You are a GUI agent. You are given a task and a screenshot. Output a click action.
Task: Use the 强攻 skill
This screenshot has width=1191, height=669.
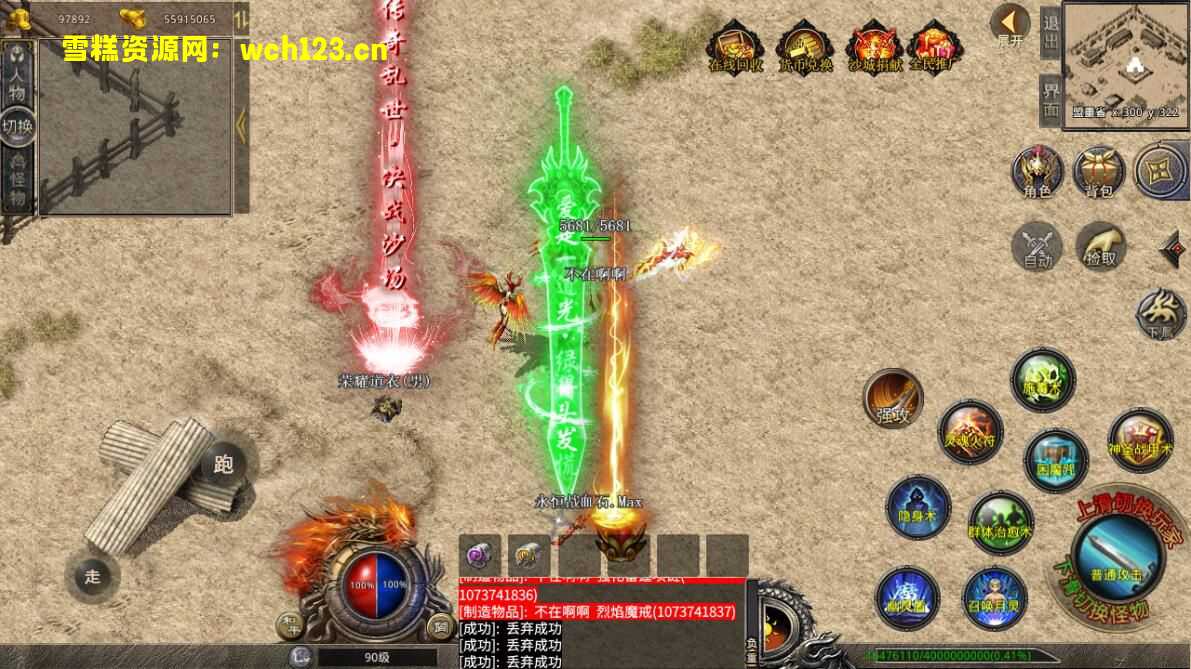coord(893,398)
